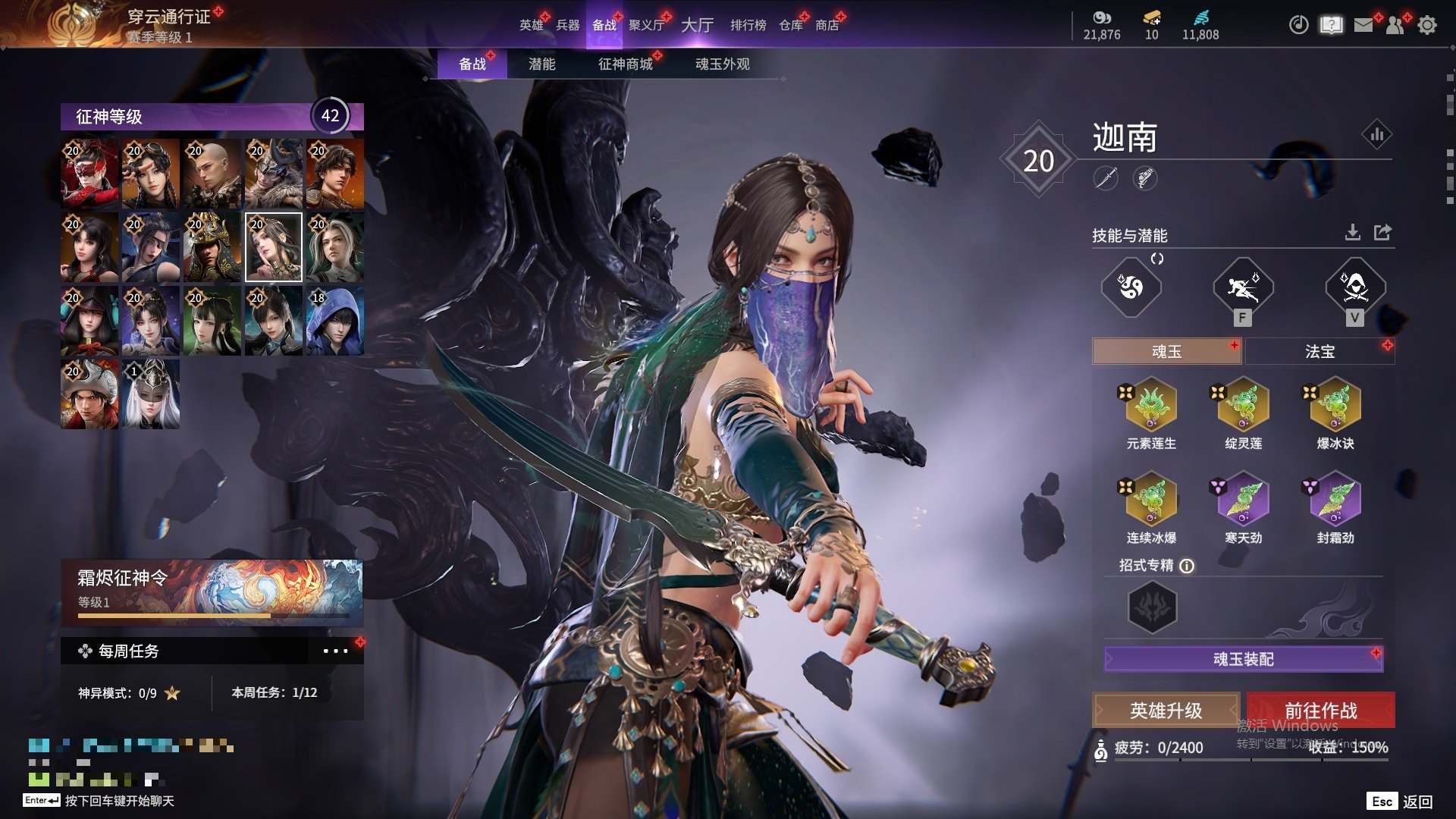The width and height of the screenshot is (1456, 819).
Task: Open the 排行榜 leaderboard menu
Action: tap(748, 25)
